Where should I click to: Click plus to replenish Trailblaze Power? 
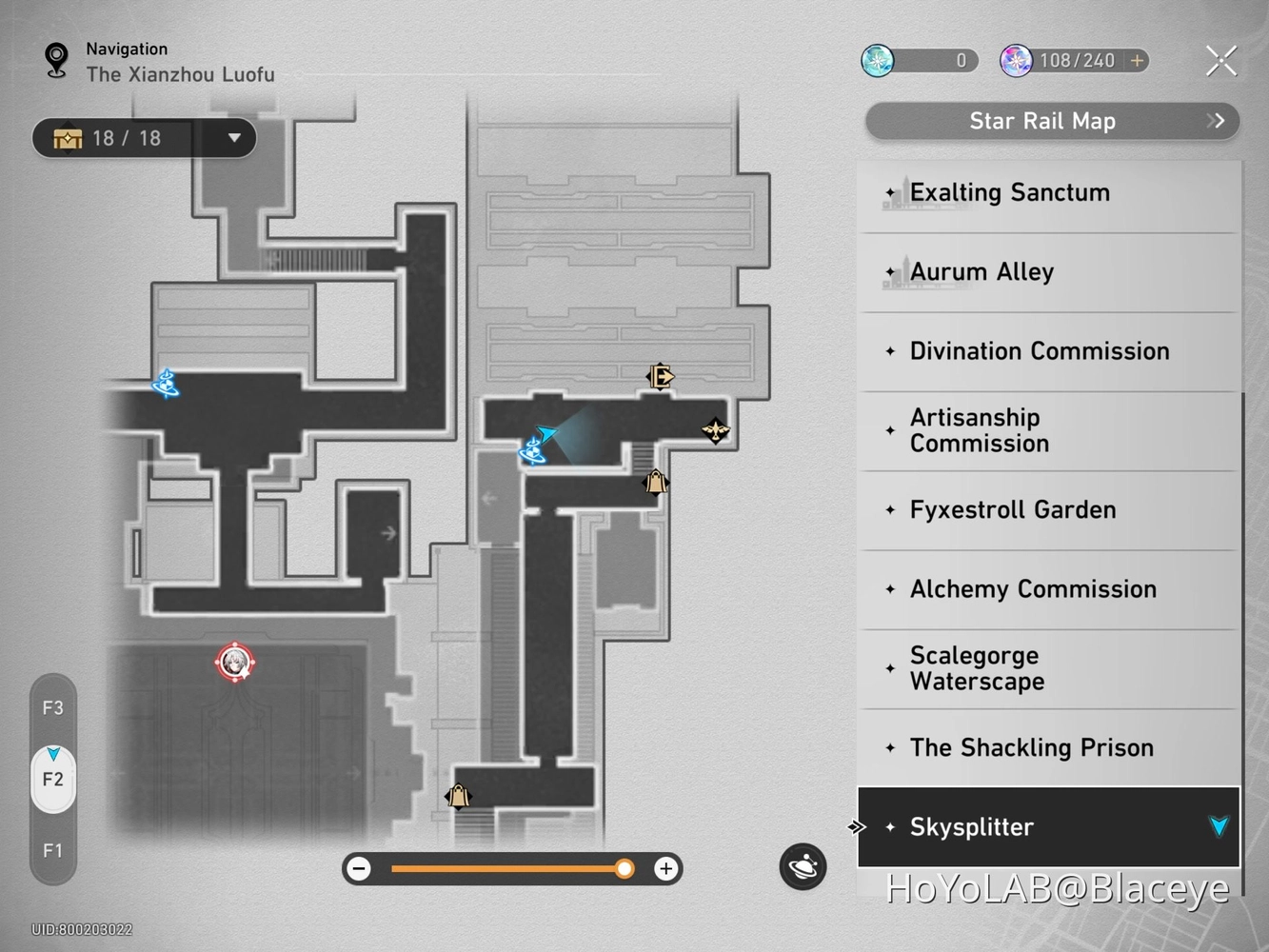[1137, 60]
